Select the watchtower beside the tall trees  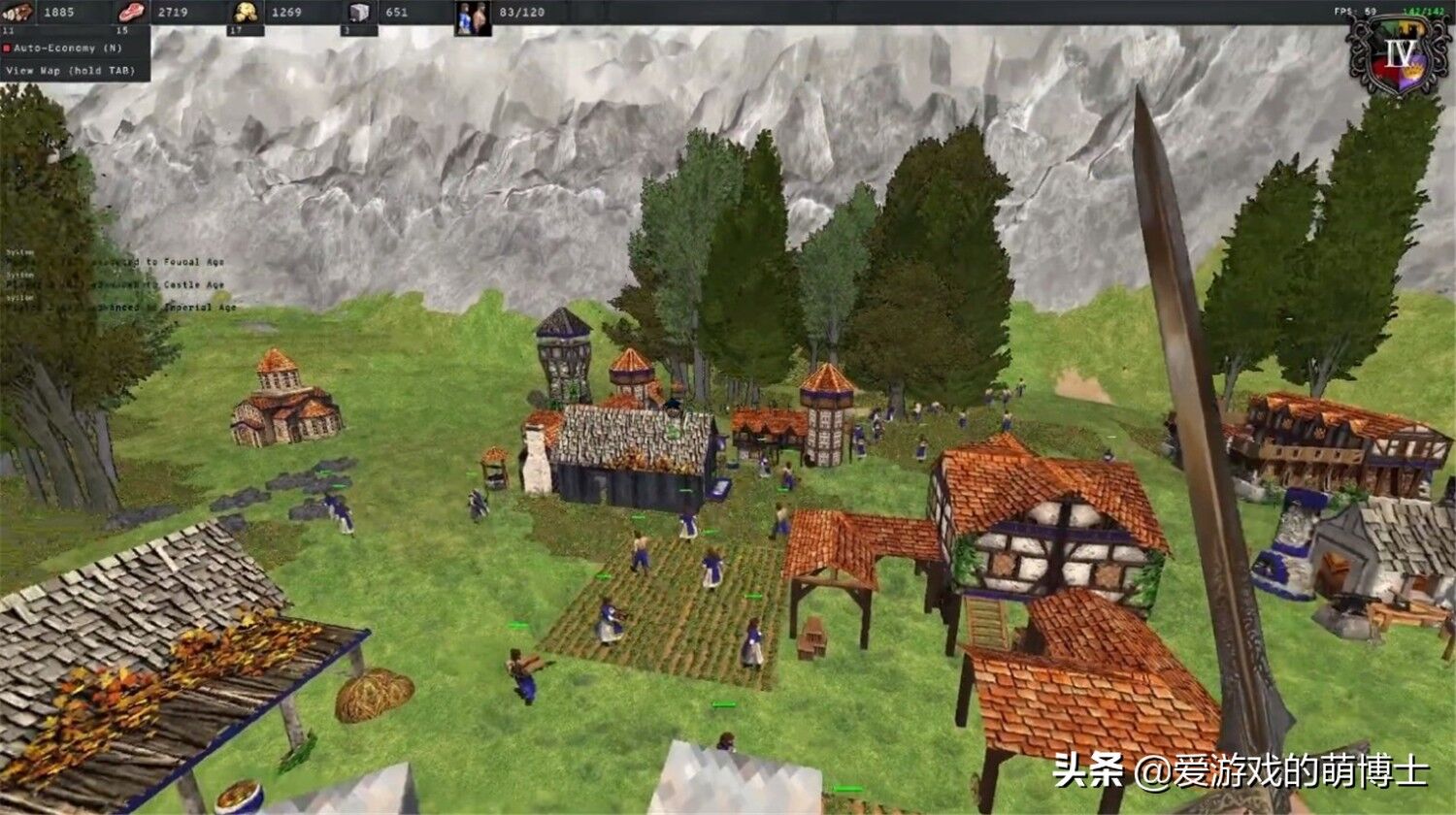pos(561,359)
